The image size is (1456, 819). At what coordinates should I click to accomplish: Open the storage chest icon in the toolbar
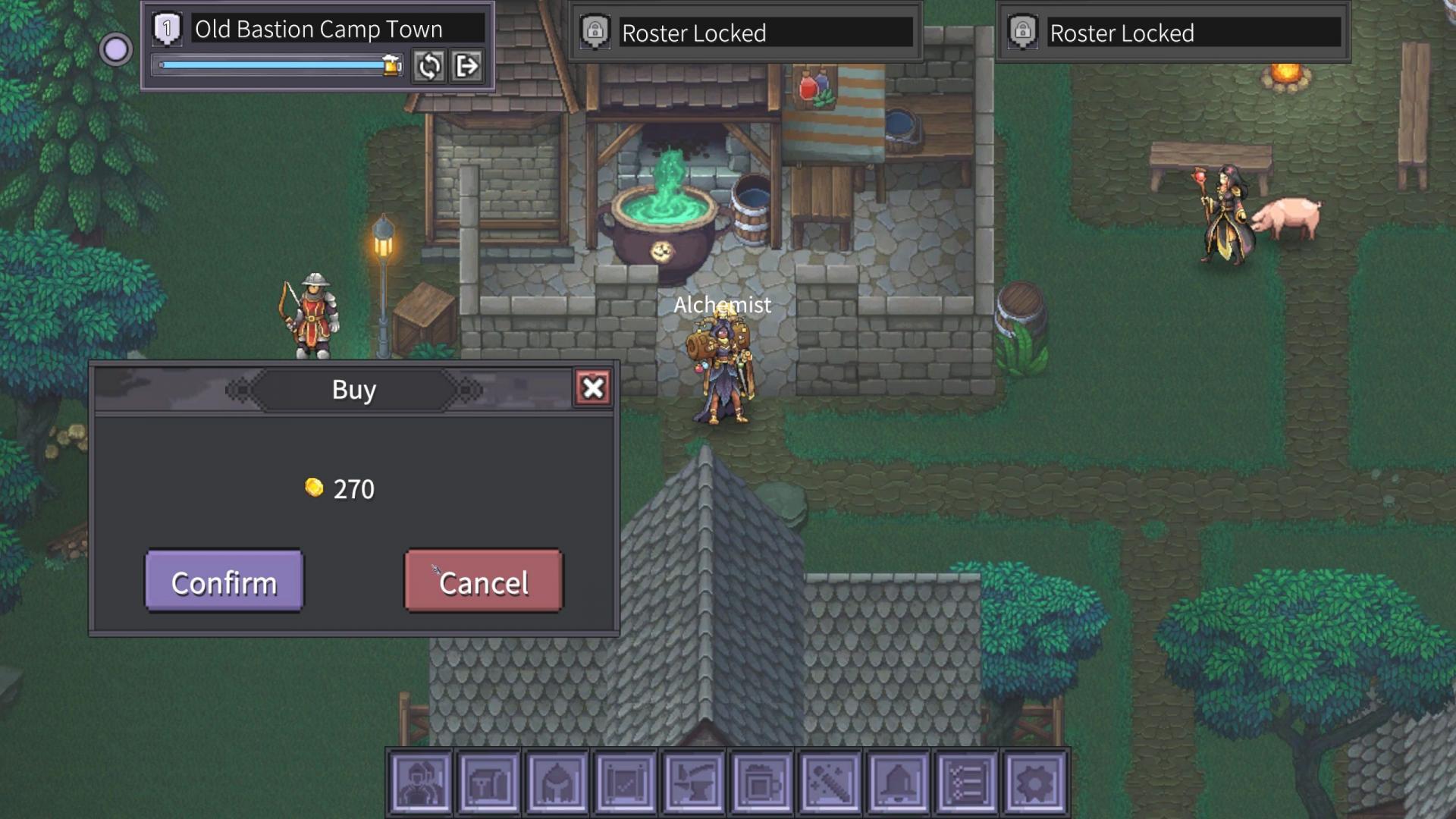pyautogui.click(x=488, y=783)
